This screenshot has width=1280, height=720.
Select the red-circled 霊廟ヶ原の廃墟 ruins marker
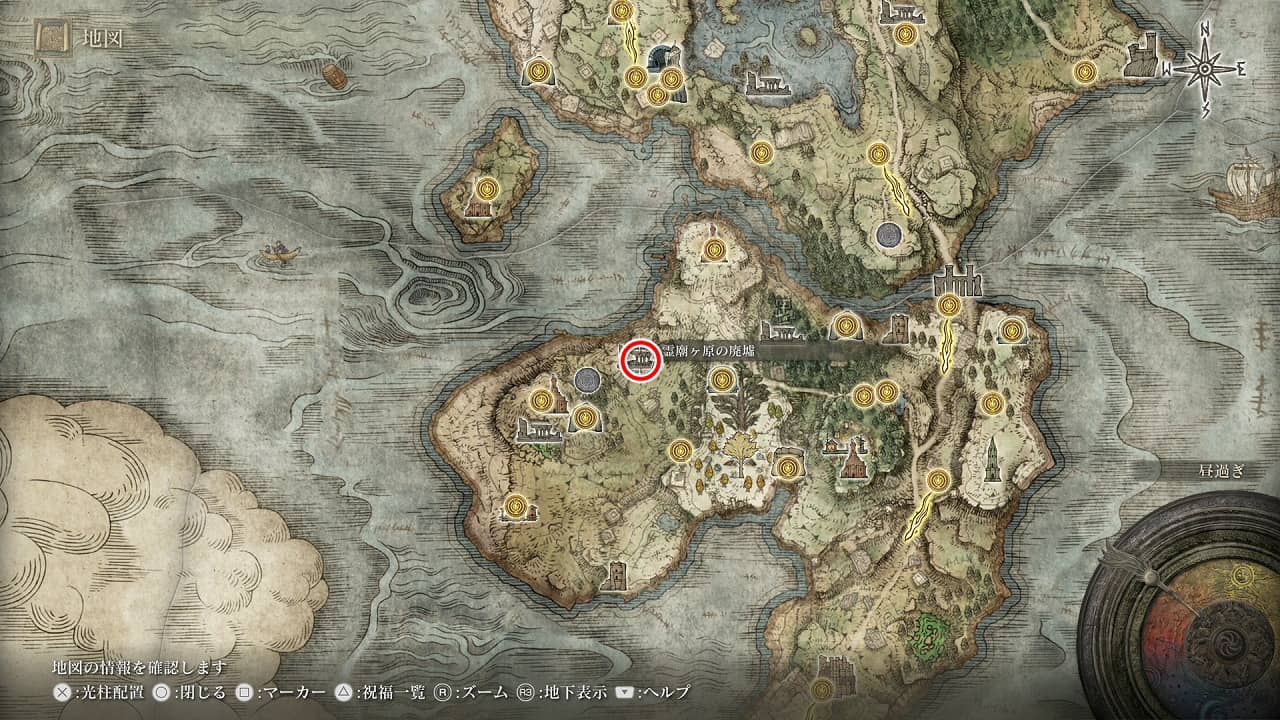[x=639, y=360]
